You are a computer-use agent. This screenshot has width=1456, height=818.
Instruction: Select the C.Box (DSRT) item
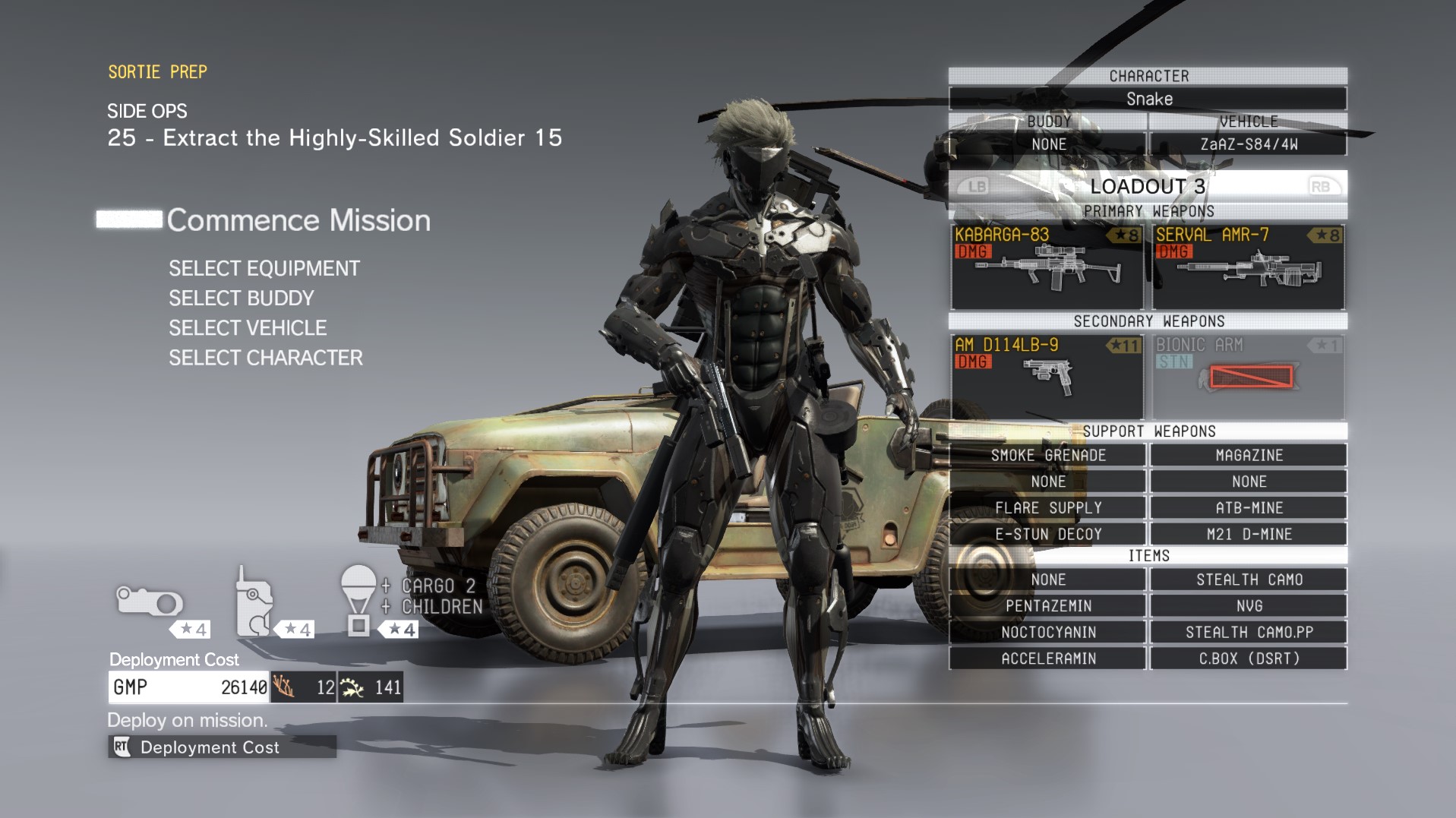point(1249,659)
